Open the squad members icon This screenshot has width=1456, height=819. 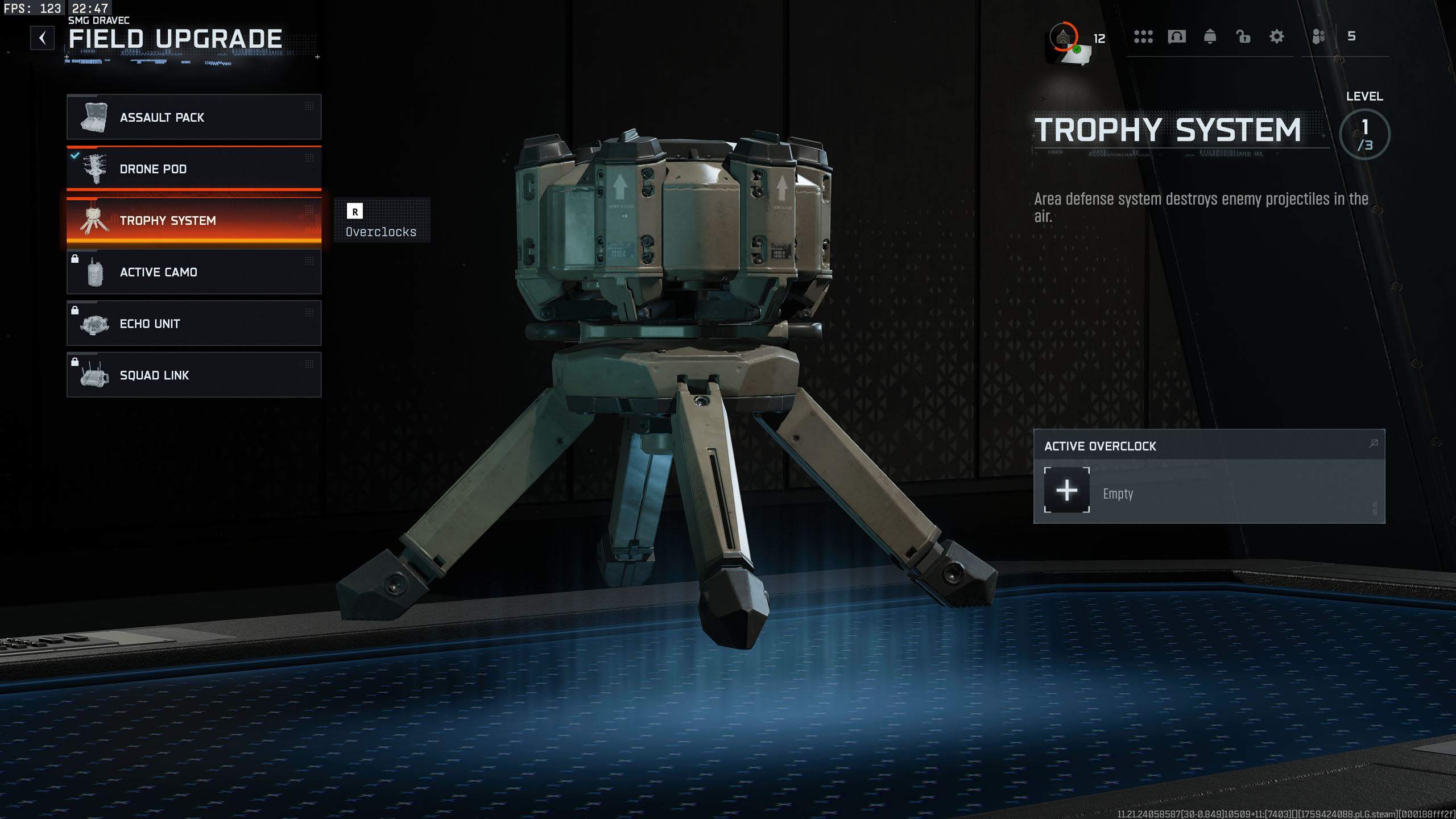[x=1318, y=37]
